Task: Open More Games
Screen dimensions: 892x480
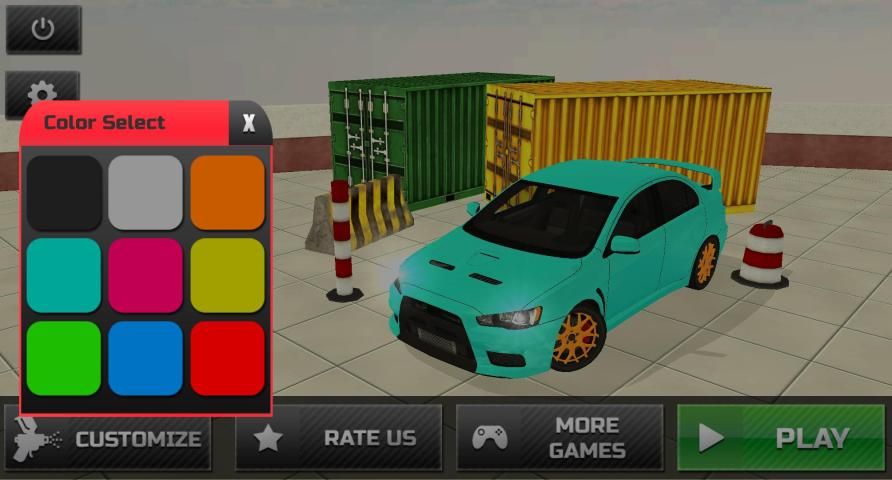Action: (x=559, y=438)
